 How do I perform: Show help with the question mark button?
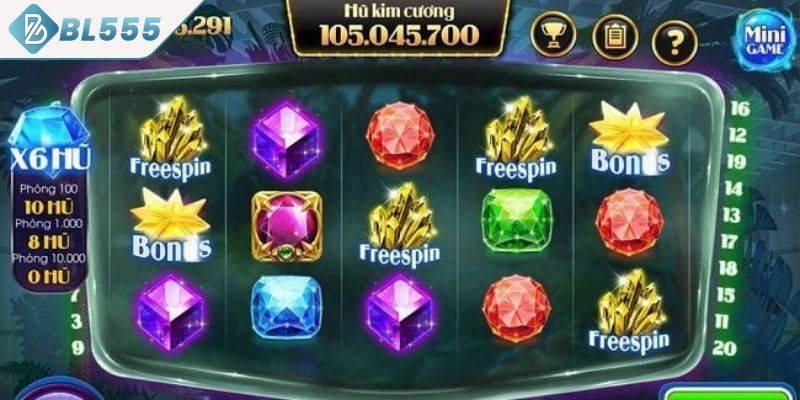(x=673, y=39)
